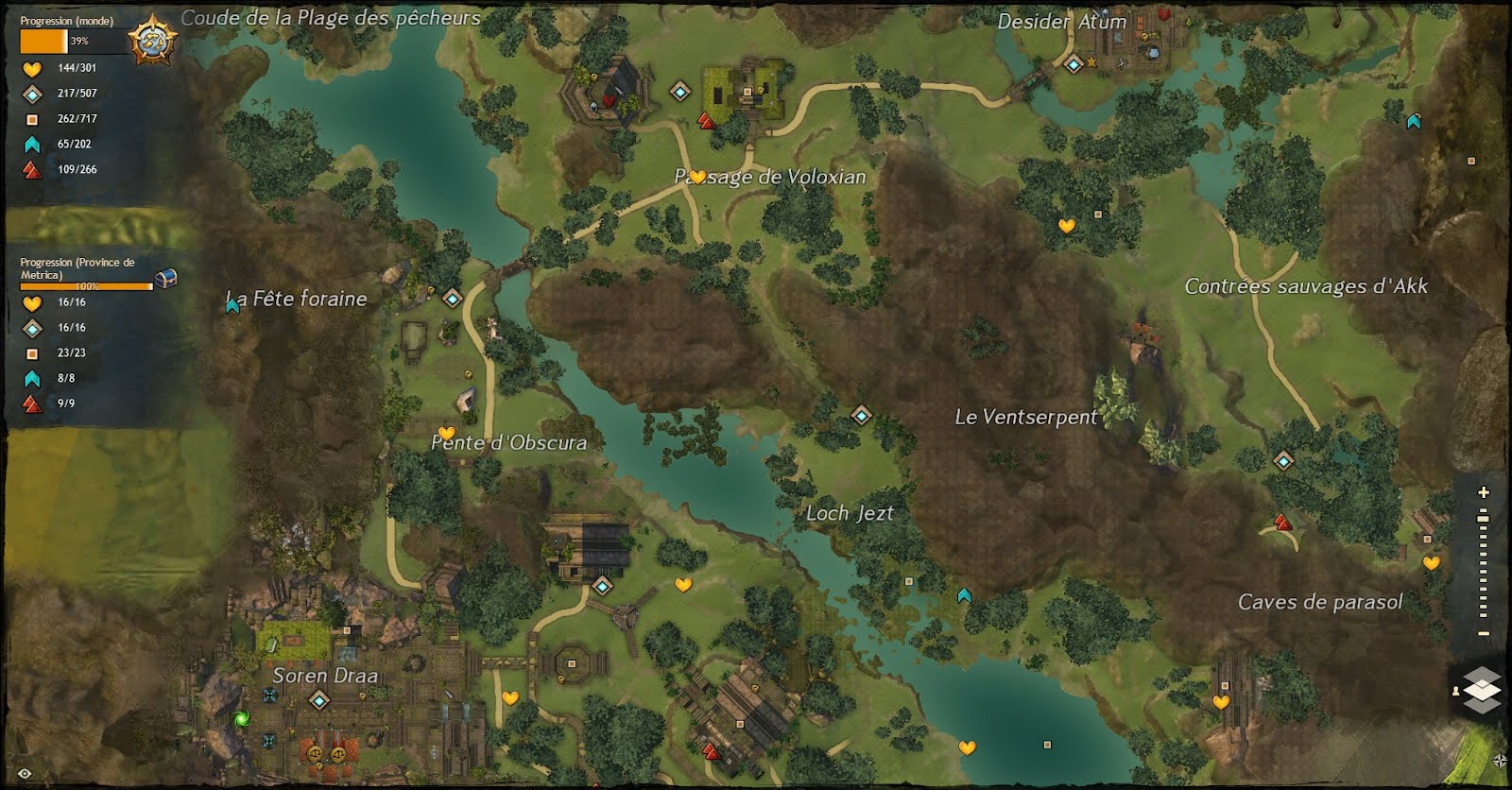Click the vista triangle near Caves de parasol
This screenshot has width=1512, height=790.
(1280, 521)
